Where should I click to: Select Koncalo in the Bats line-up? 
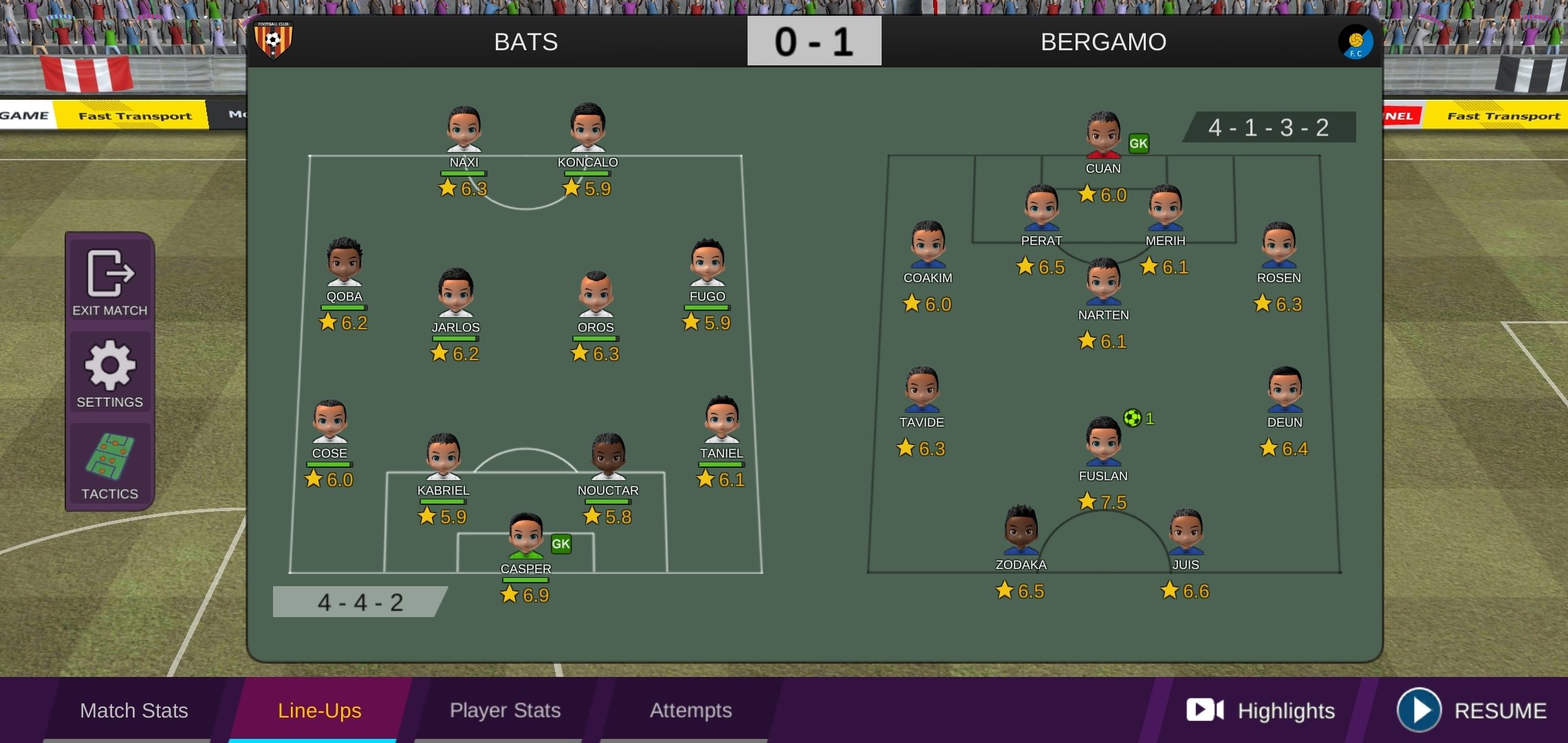click(x=588, y=128)
